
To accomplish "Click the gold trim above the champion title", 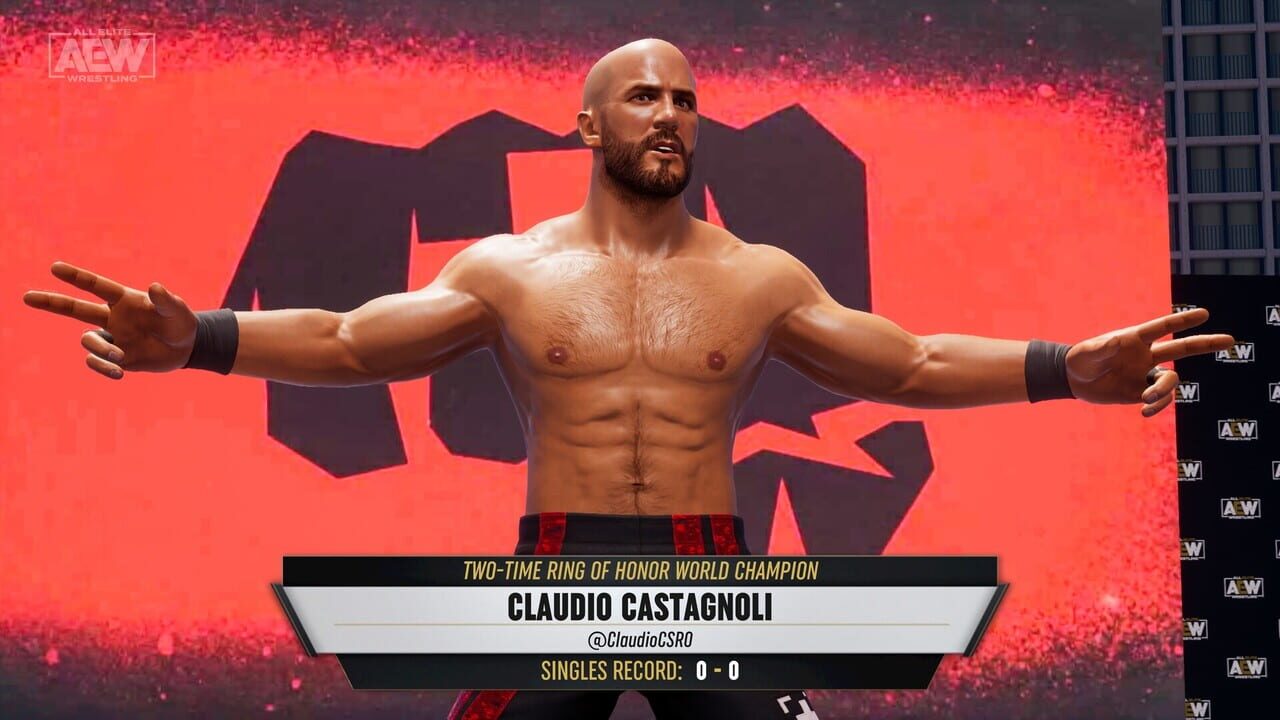I will pos(640,556).
